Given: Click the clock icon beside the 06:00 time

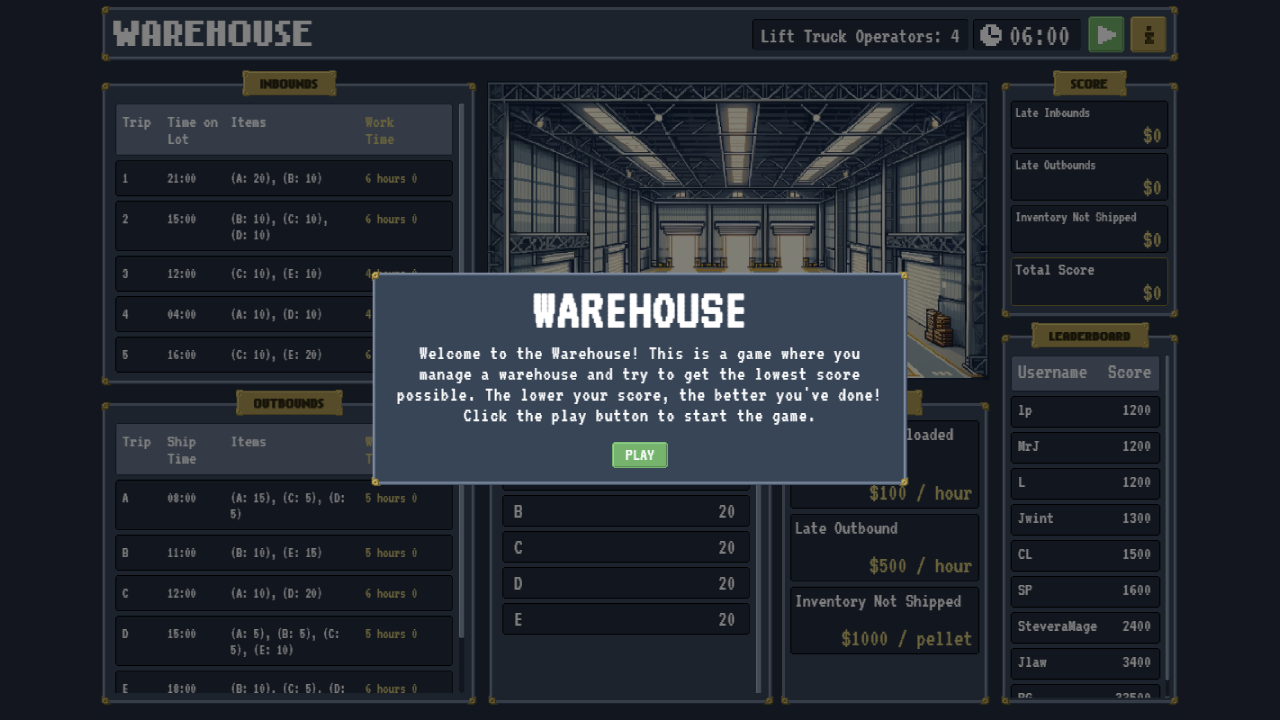Looking at the screenshot, I should click(991, 33).
